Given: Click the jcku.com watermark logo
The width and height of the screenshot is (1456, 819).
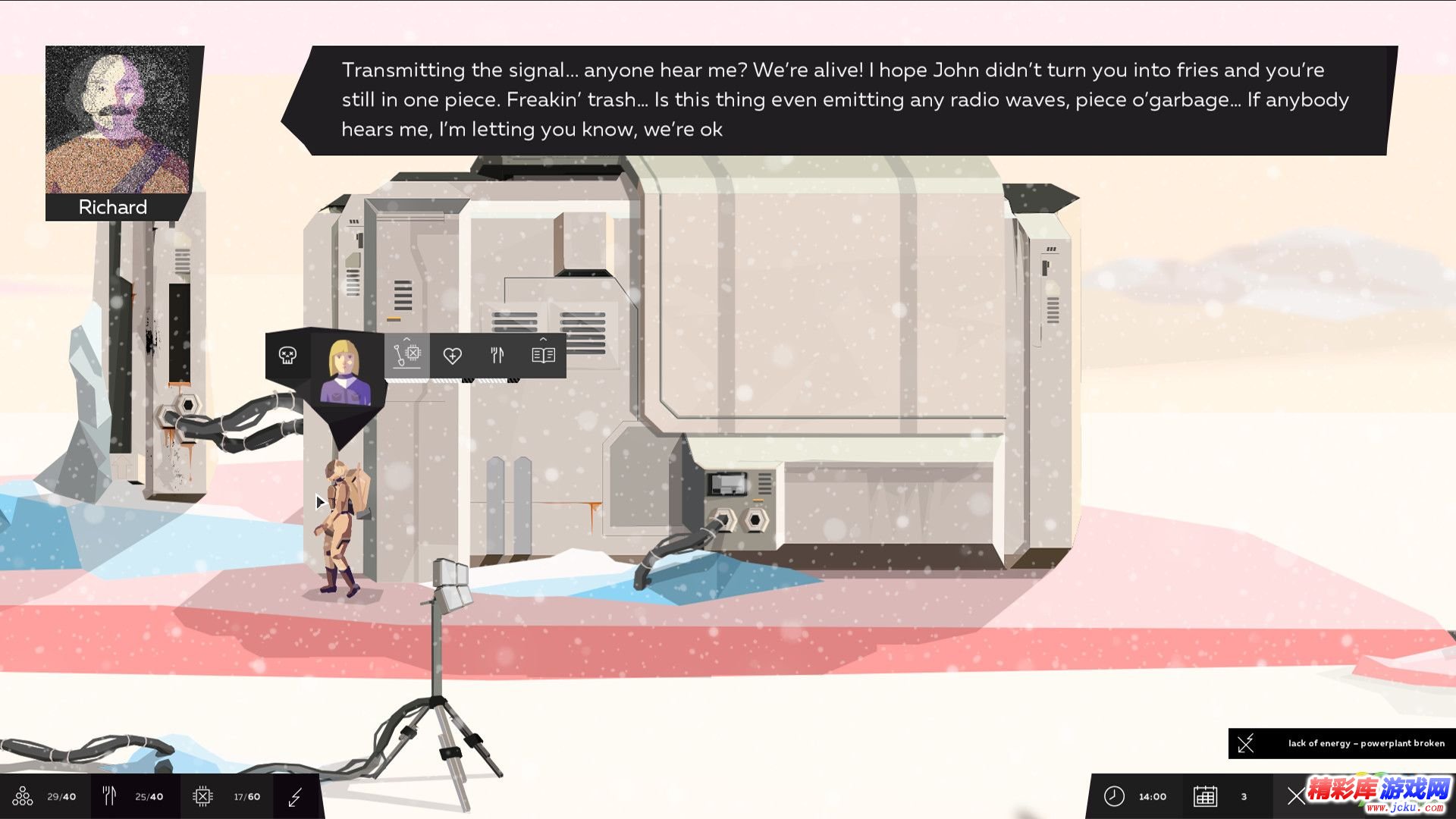Looking at the screenshot, I should pyautogui.click(x=1379, y=795).
